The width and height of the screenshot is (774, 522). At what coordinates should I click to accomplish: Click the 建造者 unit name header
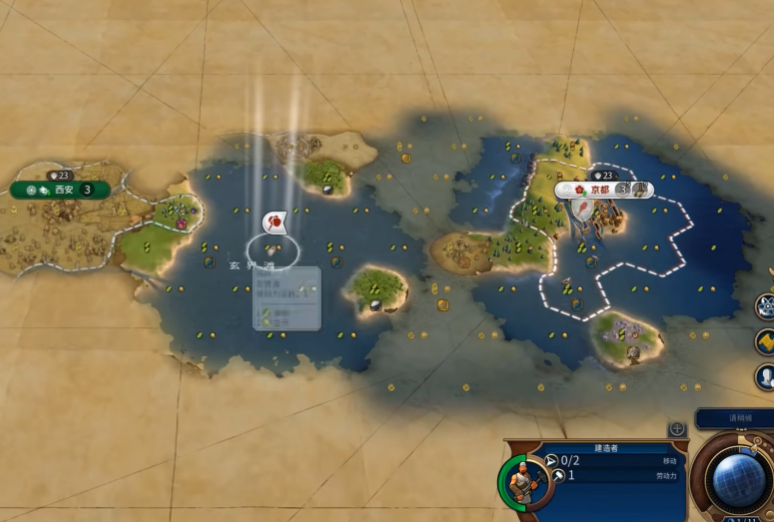[x=607, y=448]
